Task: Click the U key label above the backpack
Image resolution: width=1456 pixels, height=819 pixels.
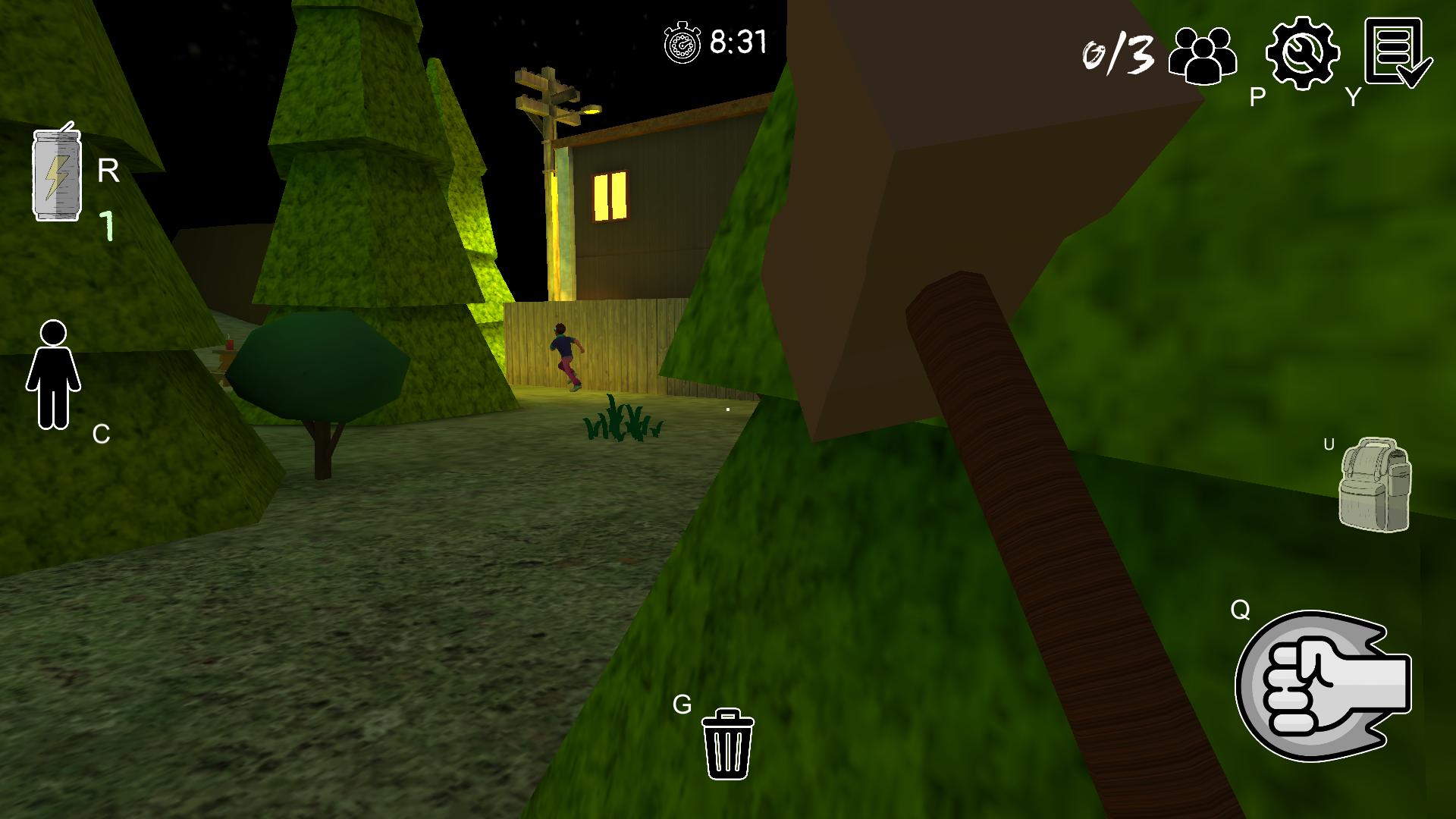Action: point(1329,444)
